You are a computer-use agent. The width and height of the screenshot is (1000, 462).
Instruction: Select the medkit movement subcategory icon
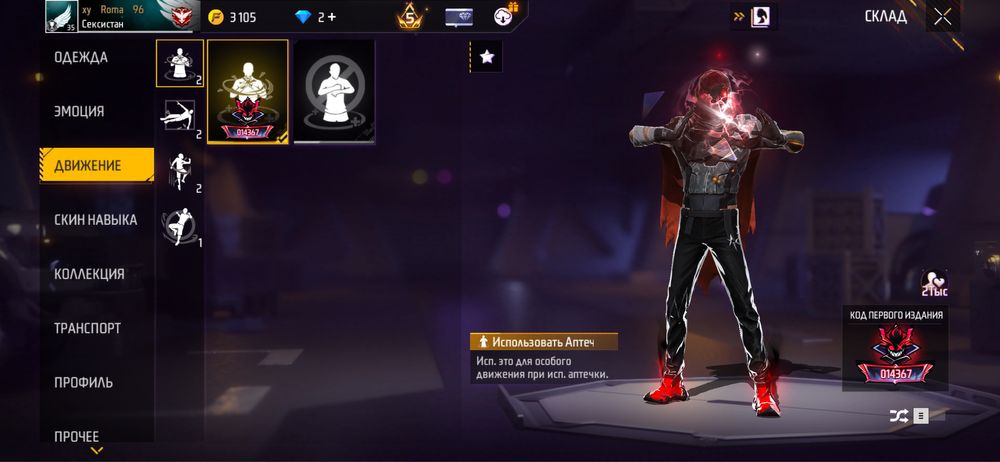tap(179, 63)
